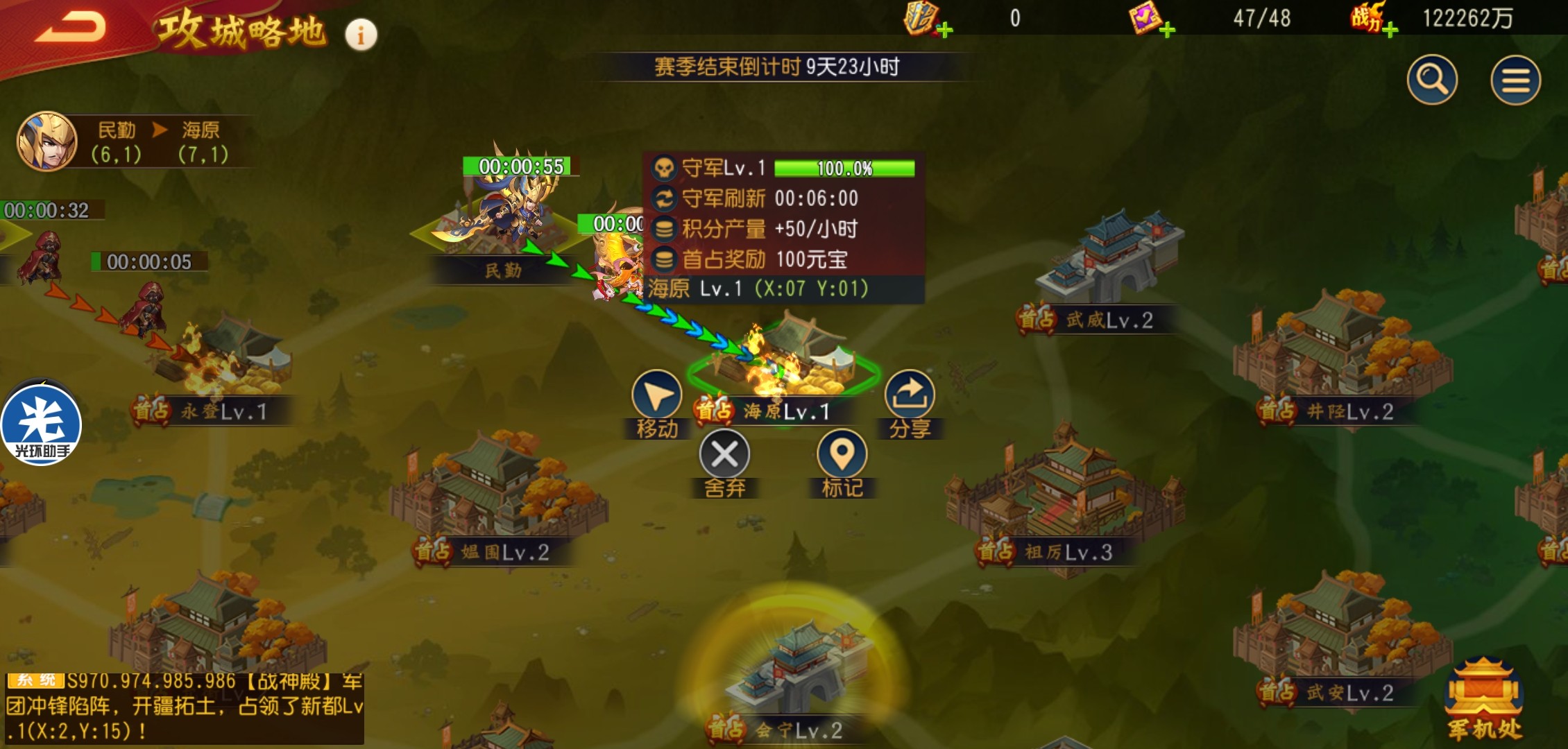This screenshot has width=1568, height=749.
Task: Select the 永登 Lv.1 city label
Action: click(223, 412)
